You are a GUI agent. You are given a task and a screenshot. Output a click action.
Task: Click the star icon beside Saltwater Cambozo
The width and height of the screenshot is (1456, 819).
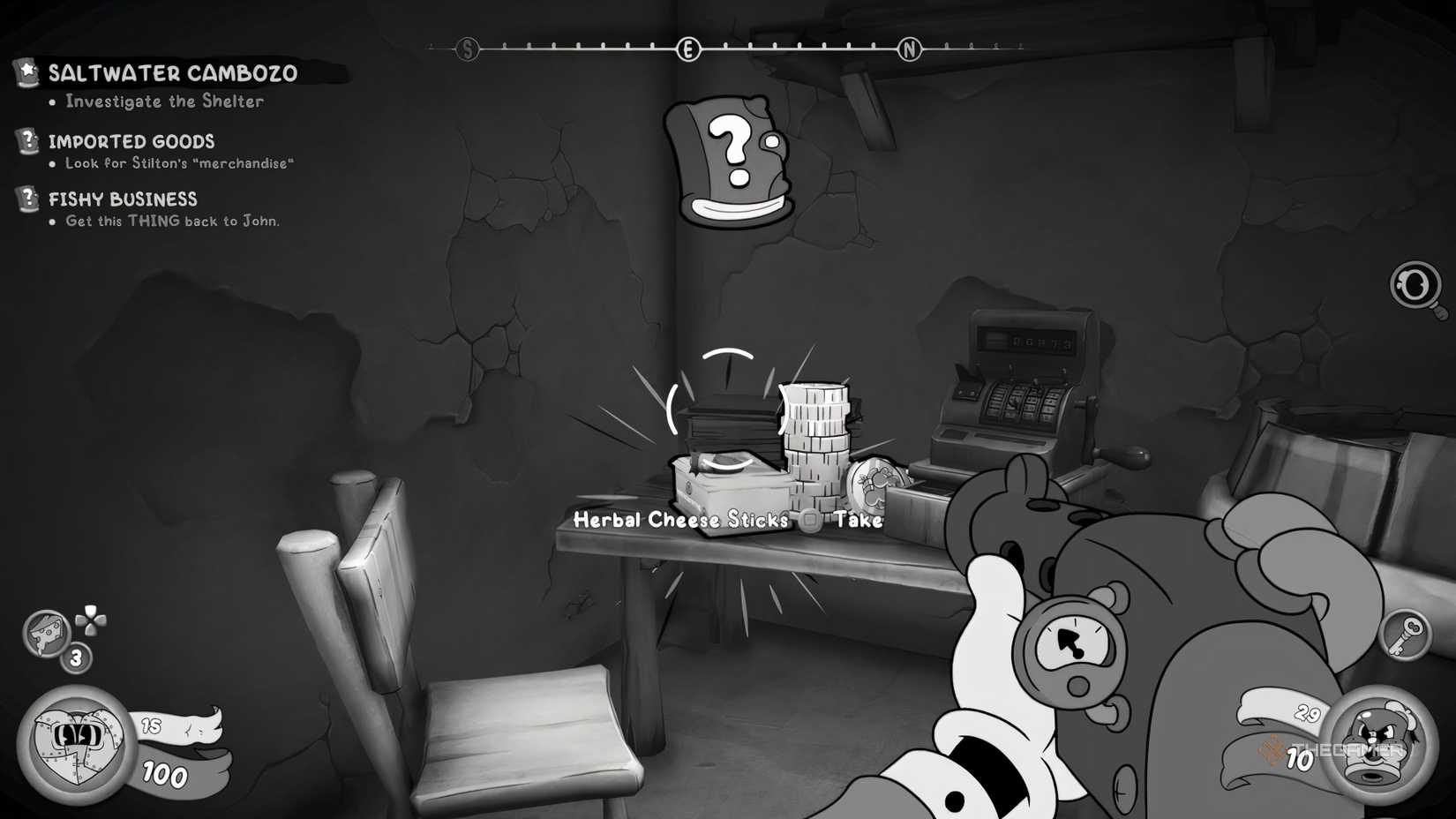pos(26,73)
